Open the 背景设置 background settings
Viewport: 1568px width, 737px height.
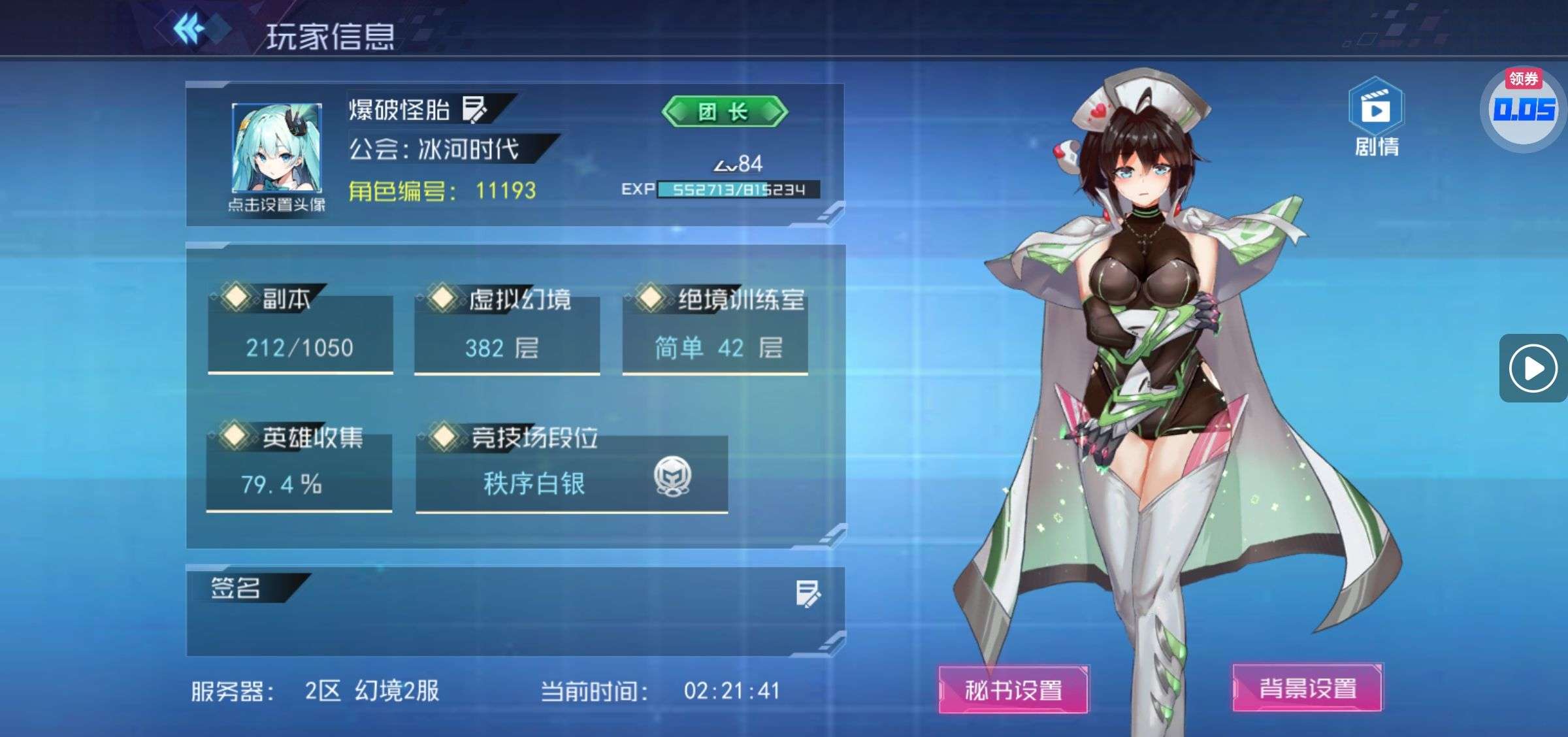(x=1307, y=688)
